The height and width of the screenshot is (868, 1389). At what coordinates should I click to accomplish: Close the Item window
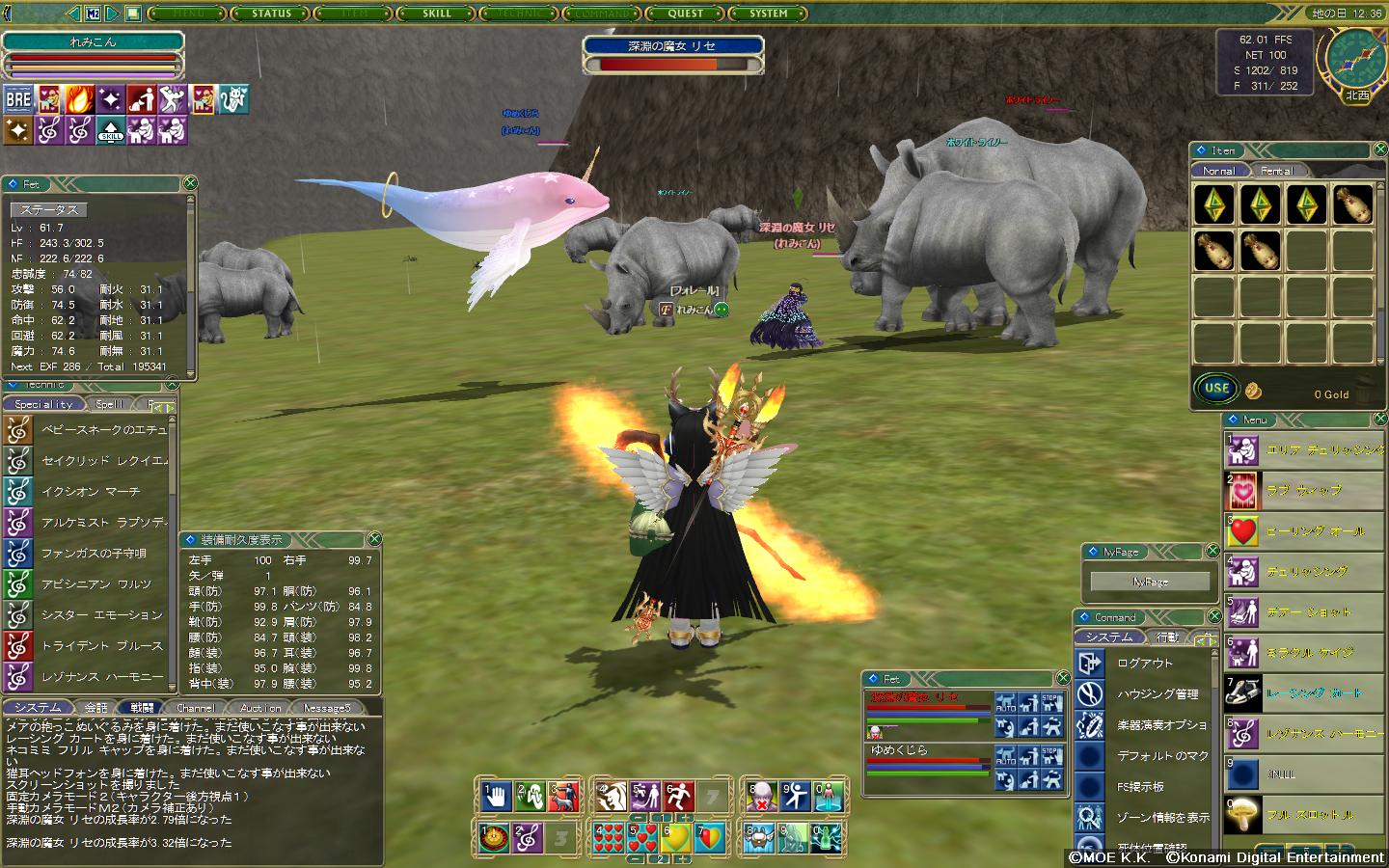(1377, 150)
